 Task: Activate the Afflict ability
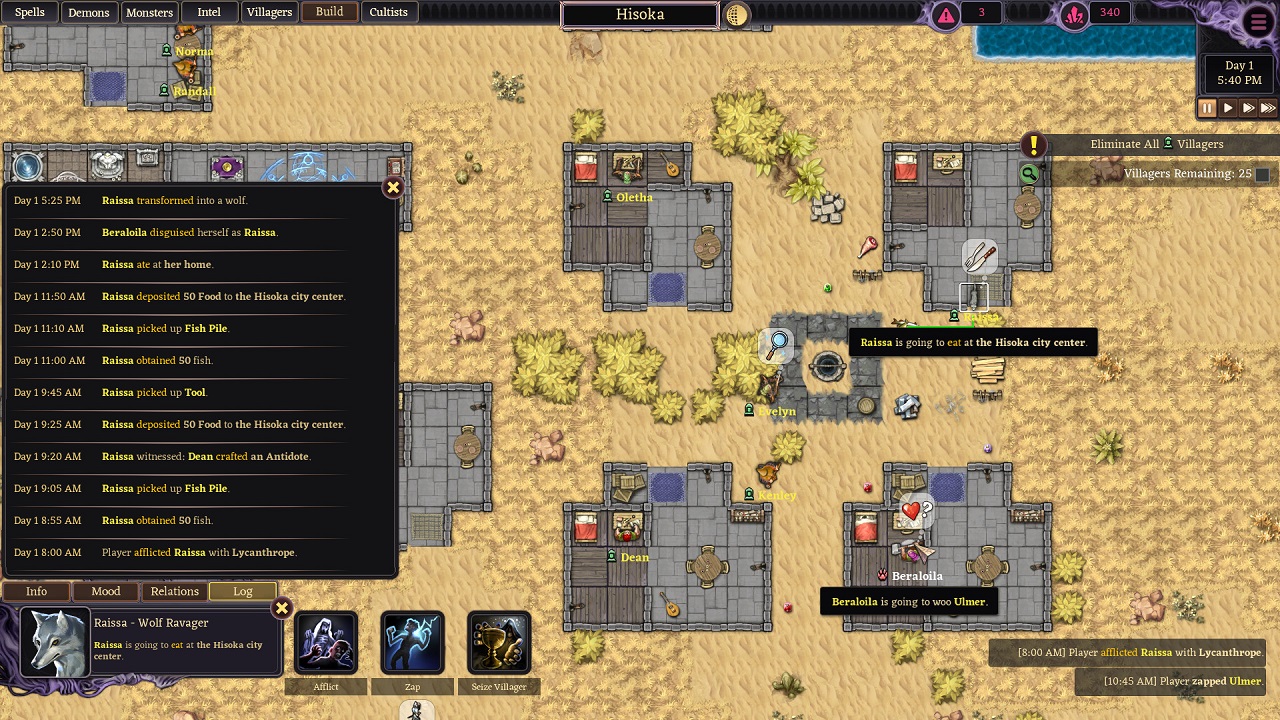(x=326, y=643)
